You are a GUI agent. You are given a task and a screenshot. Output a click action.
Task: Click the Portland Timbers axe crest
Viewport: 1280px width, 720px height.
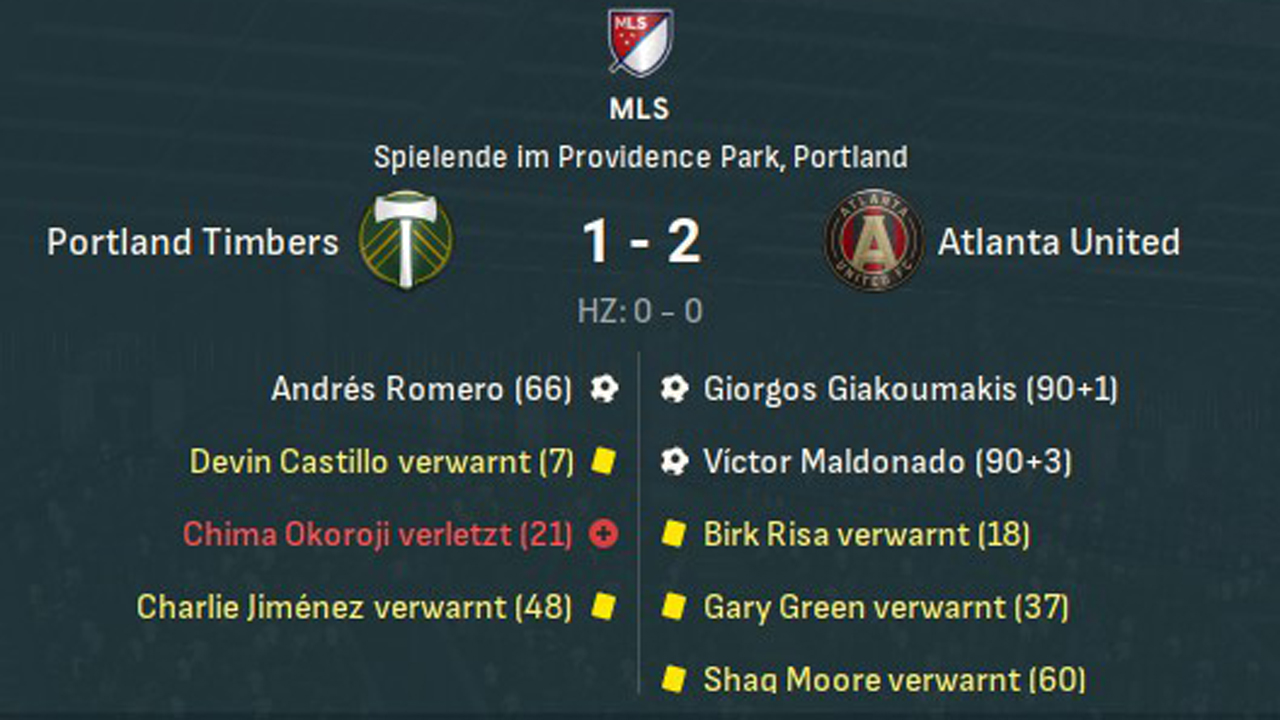(406, 240)
